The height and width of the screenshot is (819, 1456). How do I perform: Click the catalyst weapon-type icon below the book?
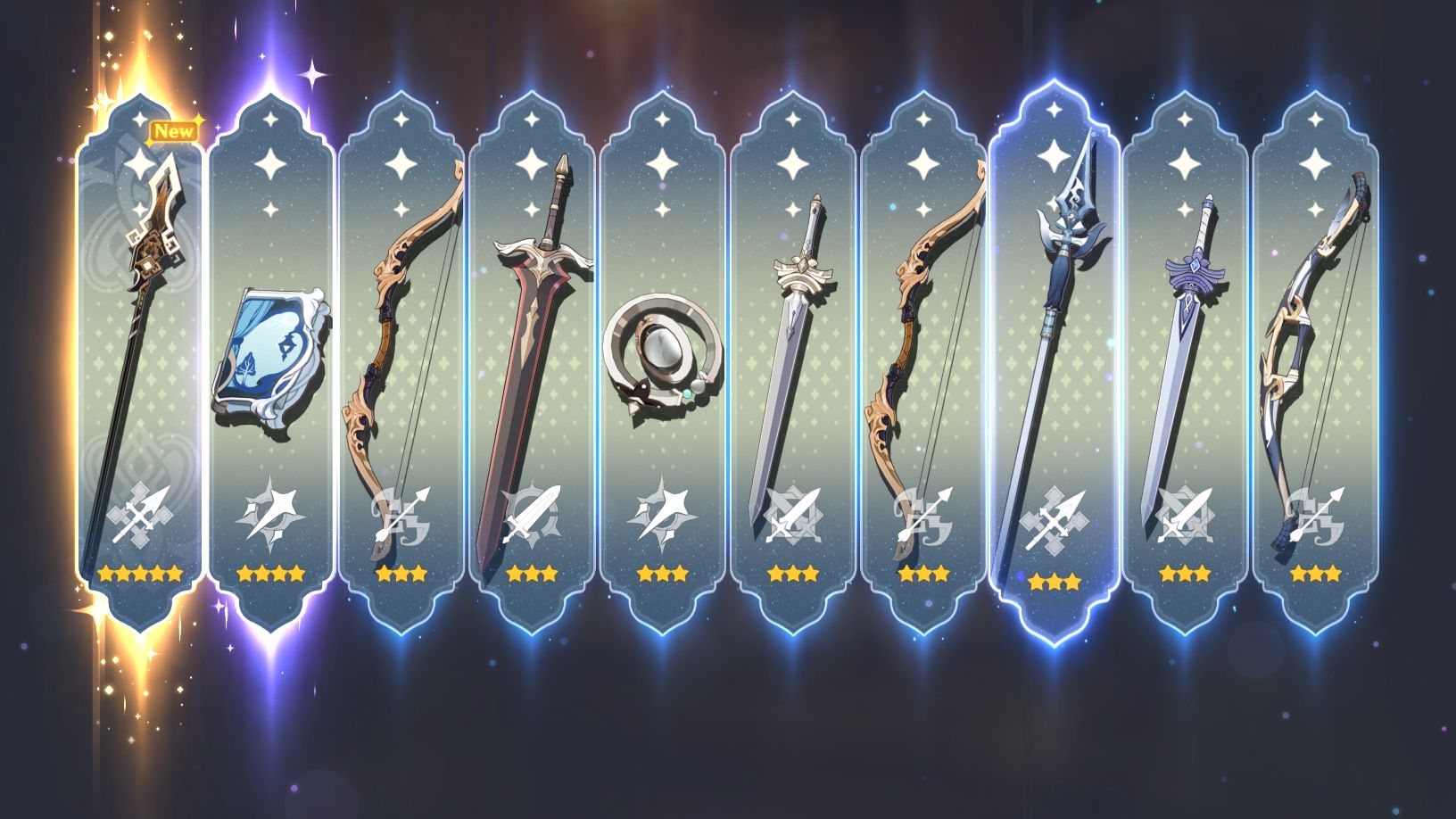pos(272,517)
